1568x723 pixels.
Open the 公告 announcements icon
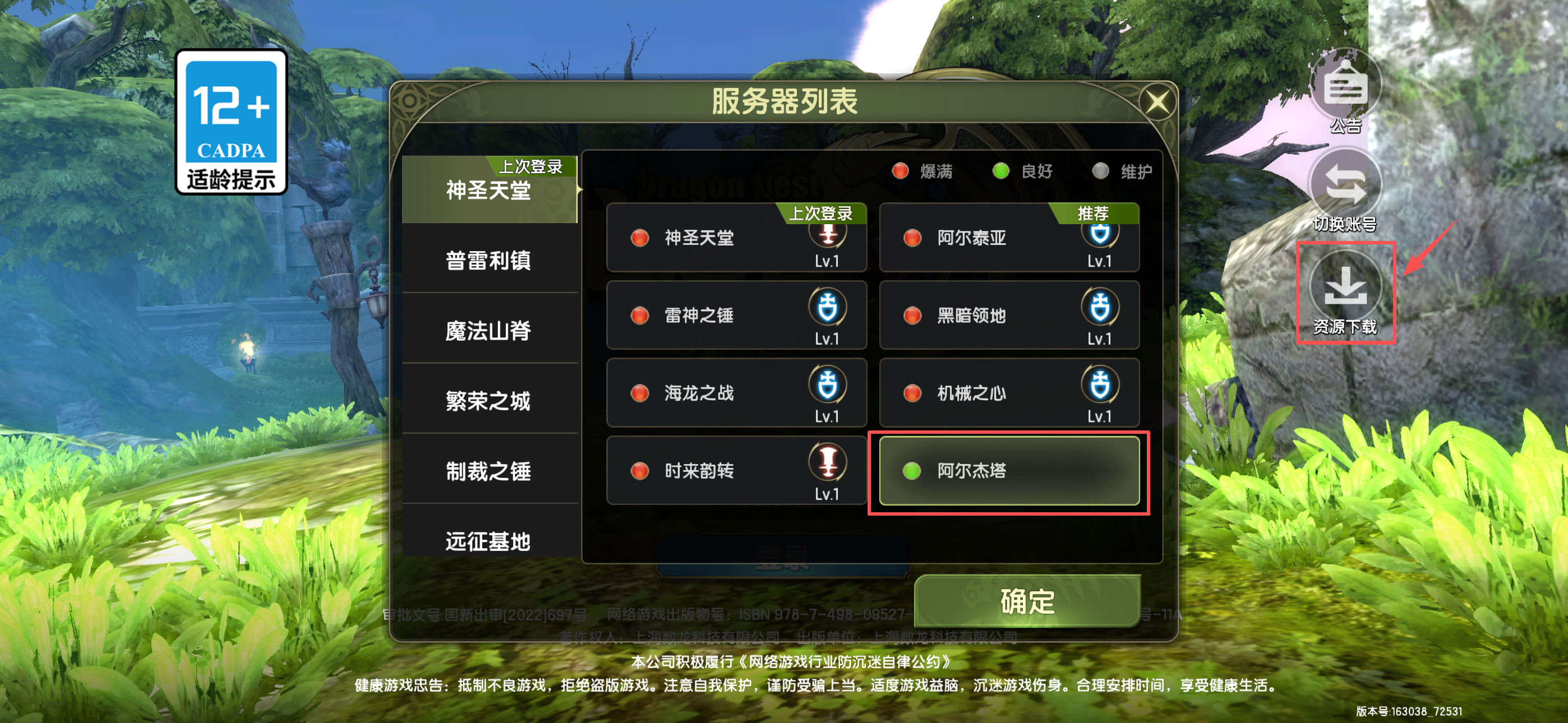[1346, 88]
